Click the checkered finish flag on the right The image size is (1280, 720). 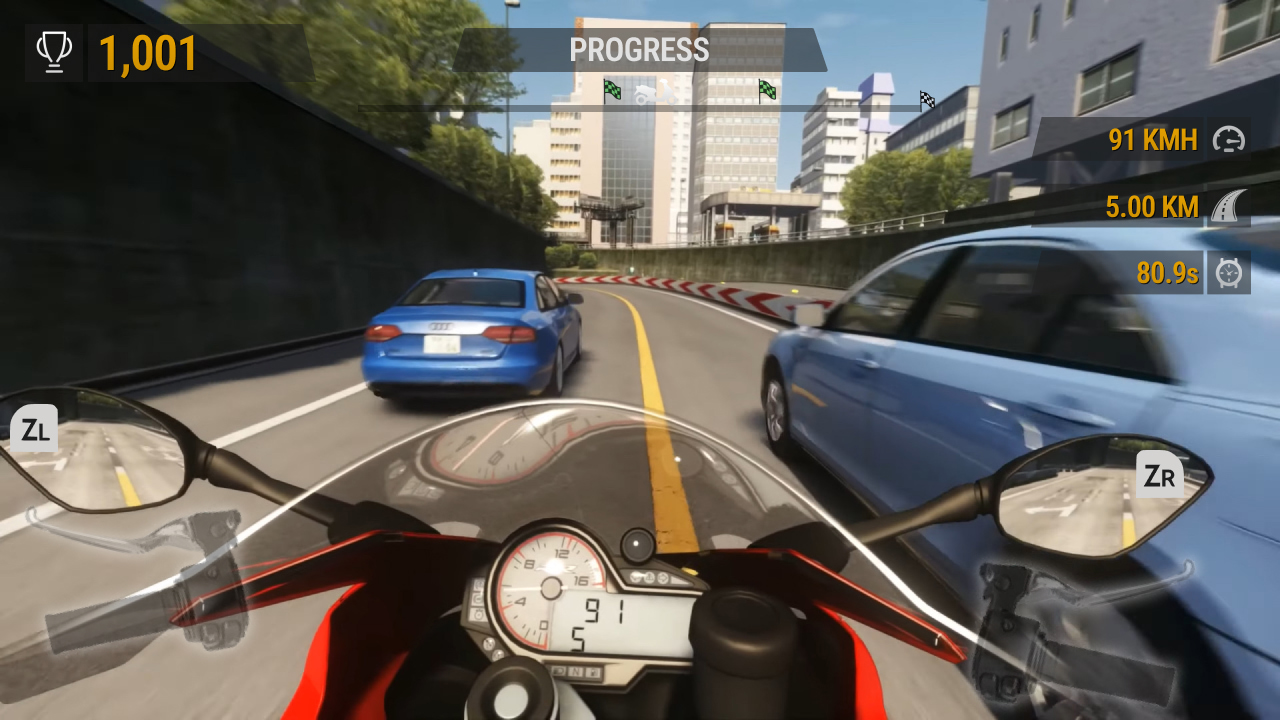pos(925,99)
